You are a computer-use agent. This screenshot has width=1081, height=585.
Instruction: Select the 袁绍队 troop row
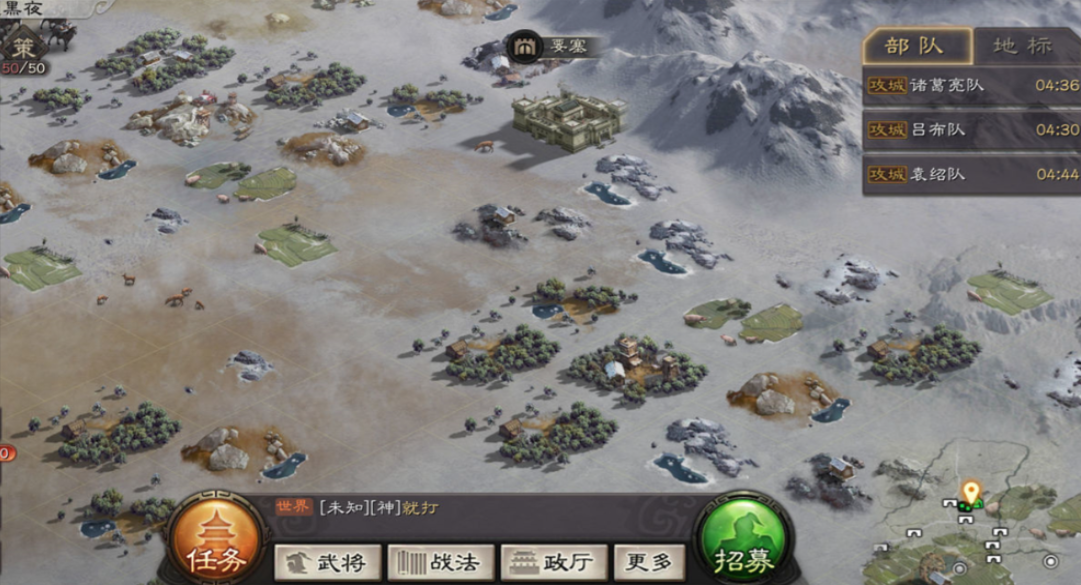[x=970, y=174]
